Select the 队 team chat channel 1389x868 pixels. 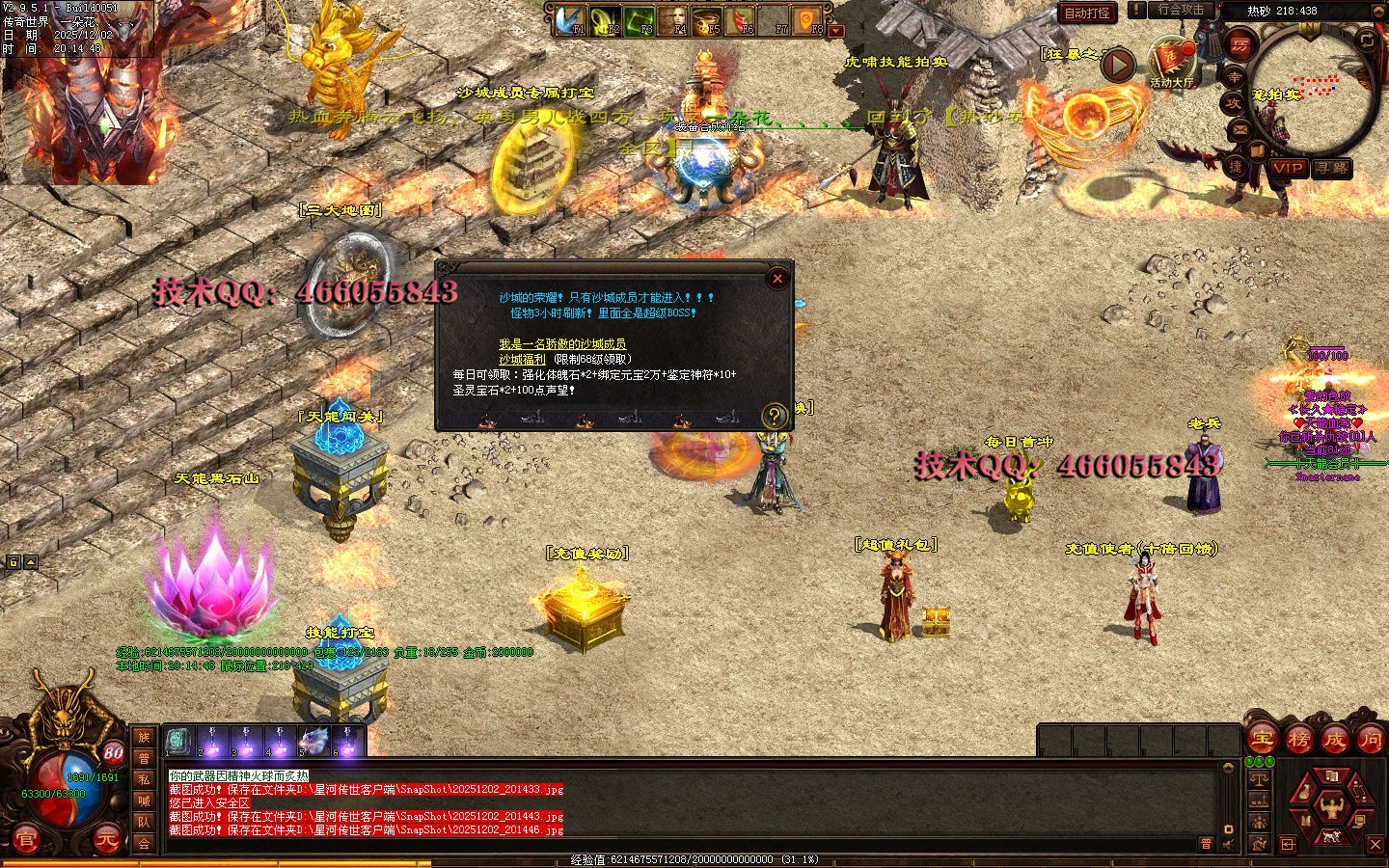(144, 822)
